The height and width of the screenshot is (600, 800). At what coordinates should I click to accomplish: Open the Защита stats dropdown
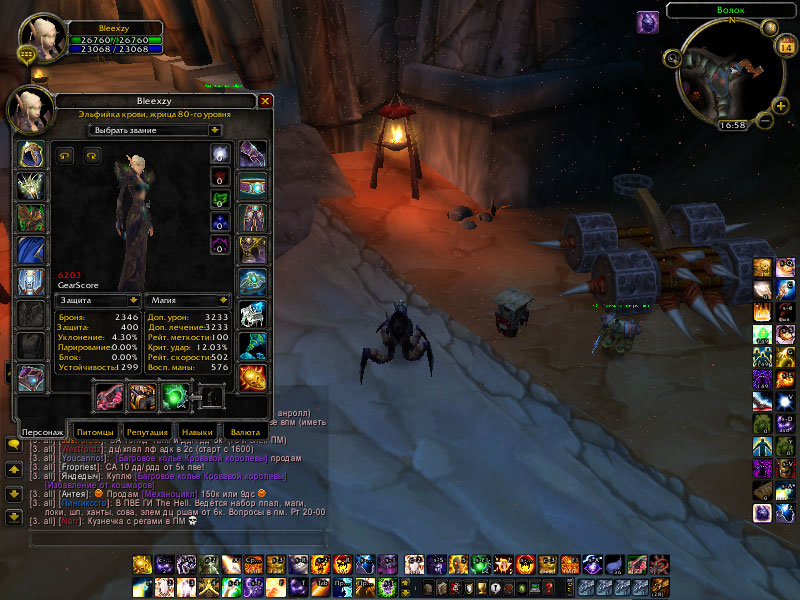click(x=99, y=299)
